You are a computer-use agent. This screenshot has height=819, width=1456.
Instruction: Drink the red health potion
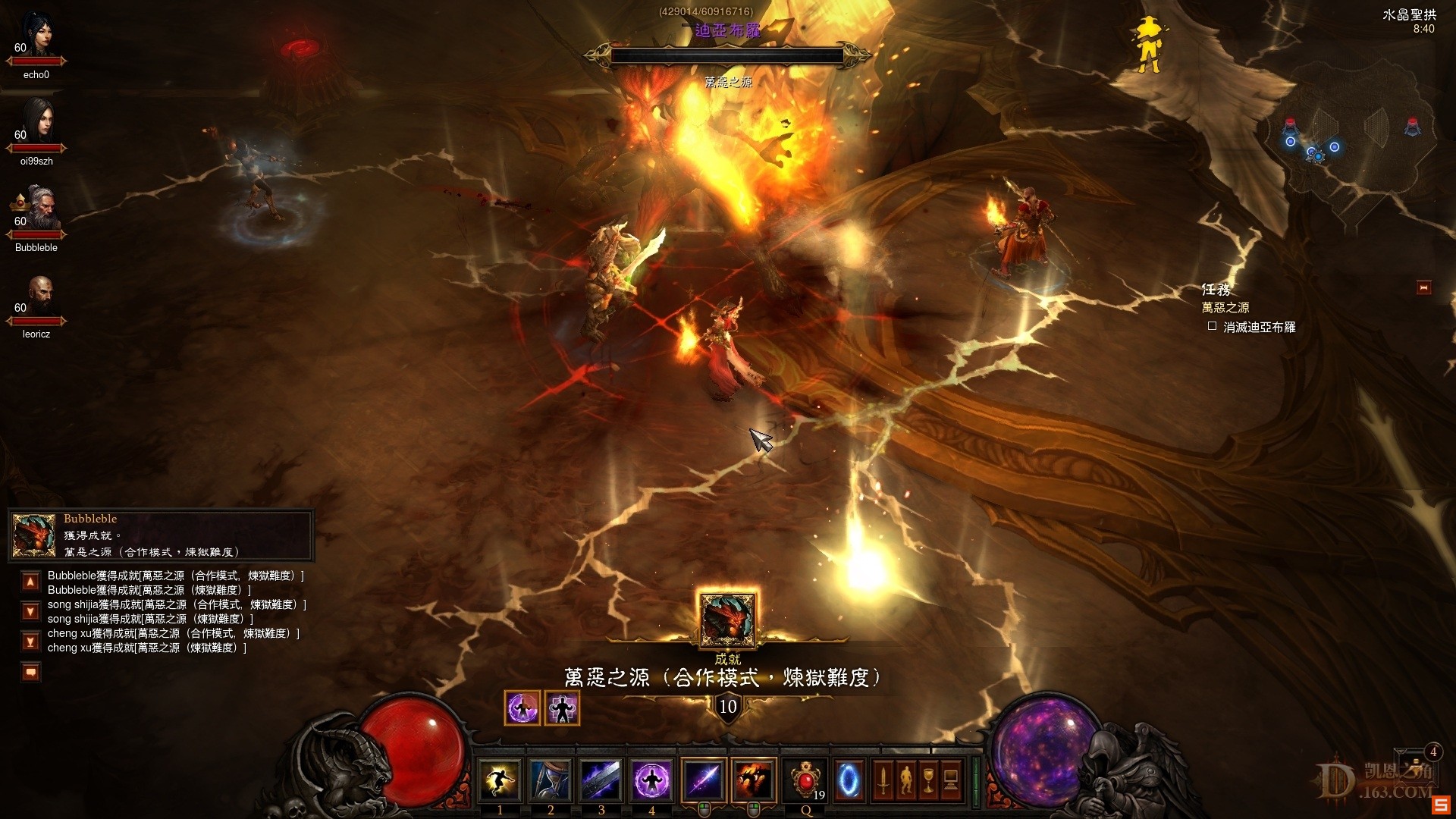coord(805,780)
